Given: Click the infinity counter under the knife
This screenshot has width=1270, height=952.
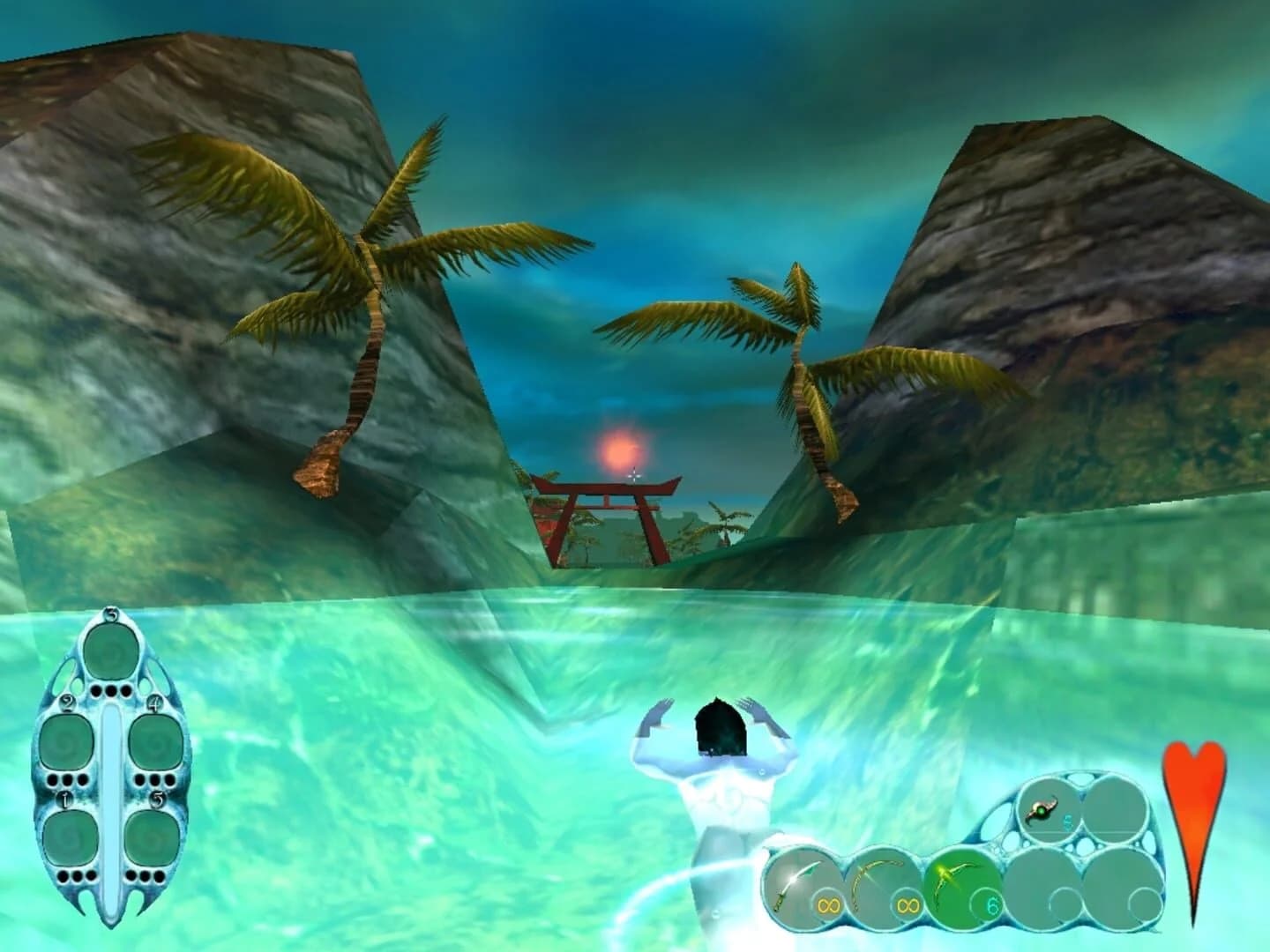Looking at the screenshot, I should click(x=829, y=904).
